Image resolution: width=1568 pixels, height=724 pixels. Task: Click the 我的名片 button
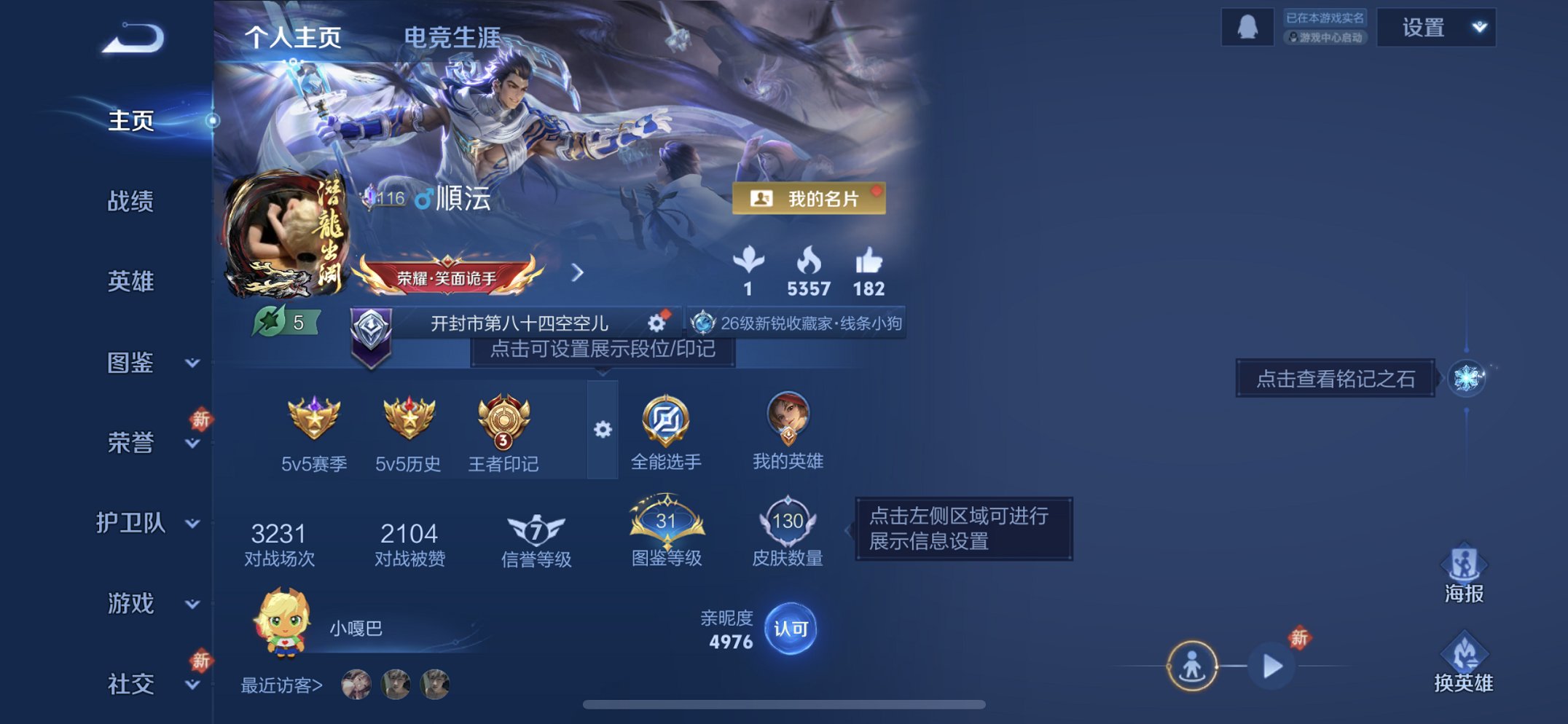pos(806,197)
